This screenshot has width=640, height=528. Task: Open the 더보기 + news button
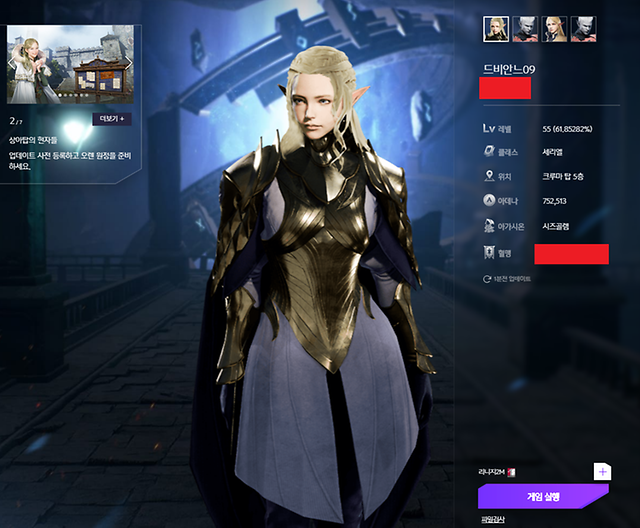[x=111, y=118]
